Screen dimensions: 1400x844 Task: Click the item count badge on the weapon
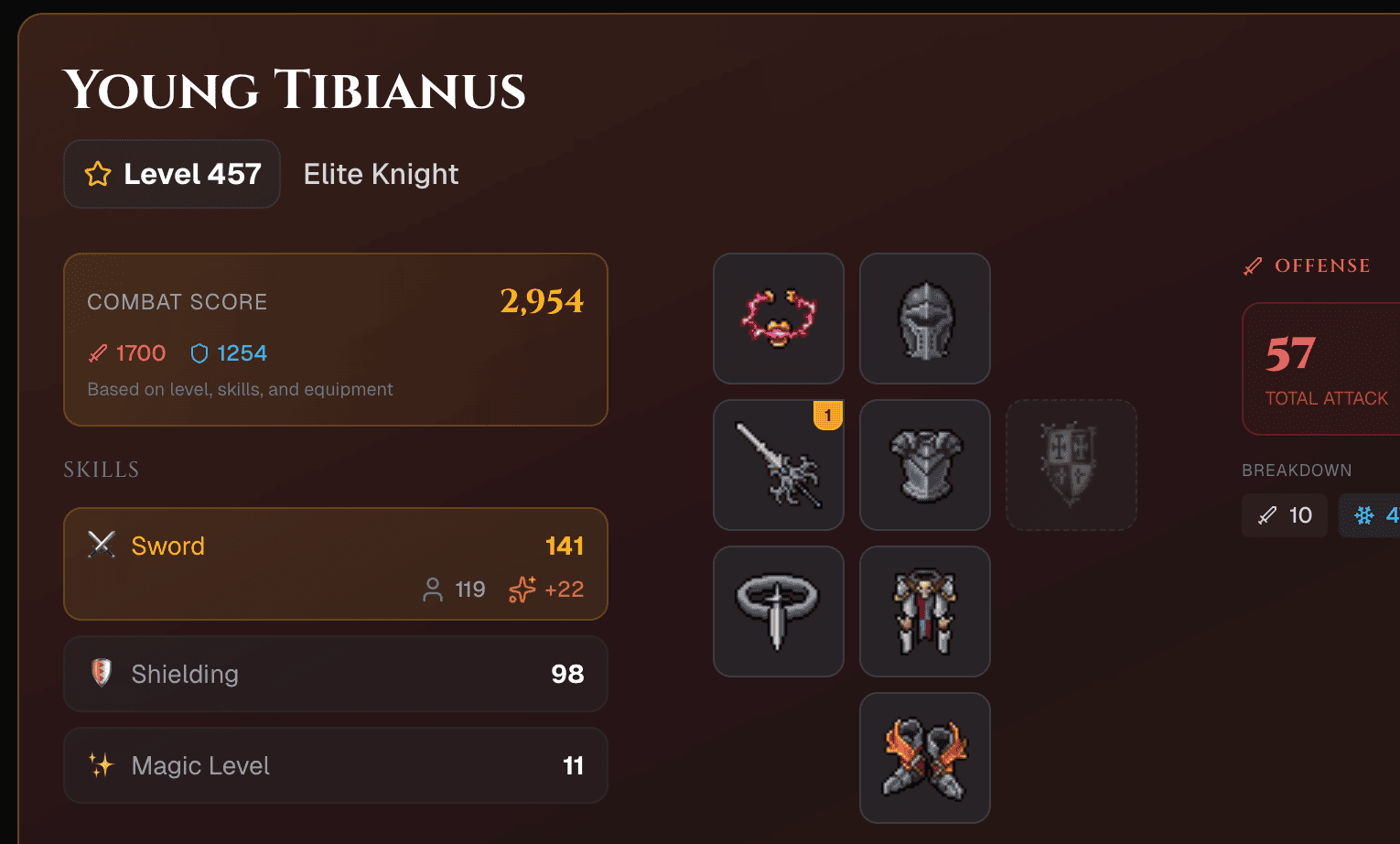tap(828, 415)
